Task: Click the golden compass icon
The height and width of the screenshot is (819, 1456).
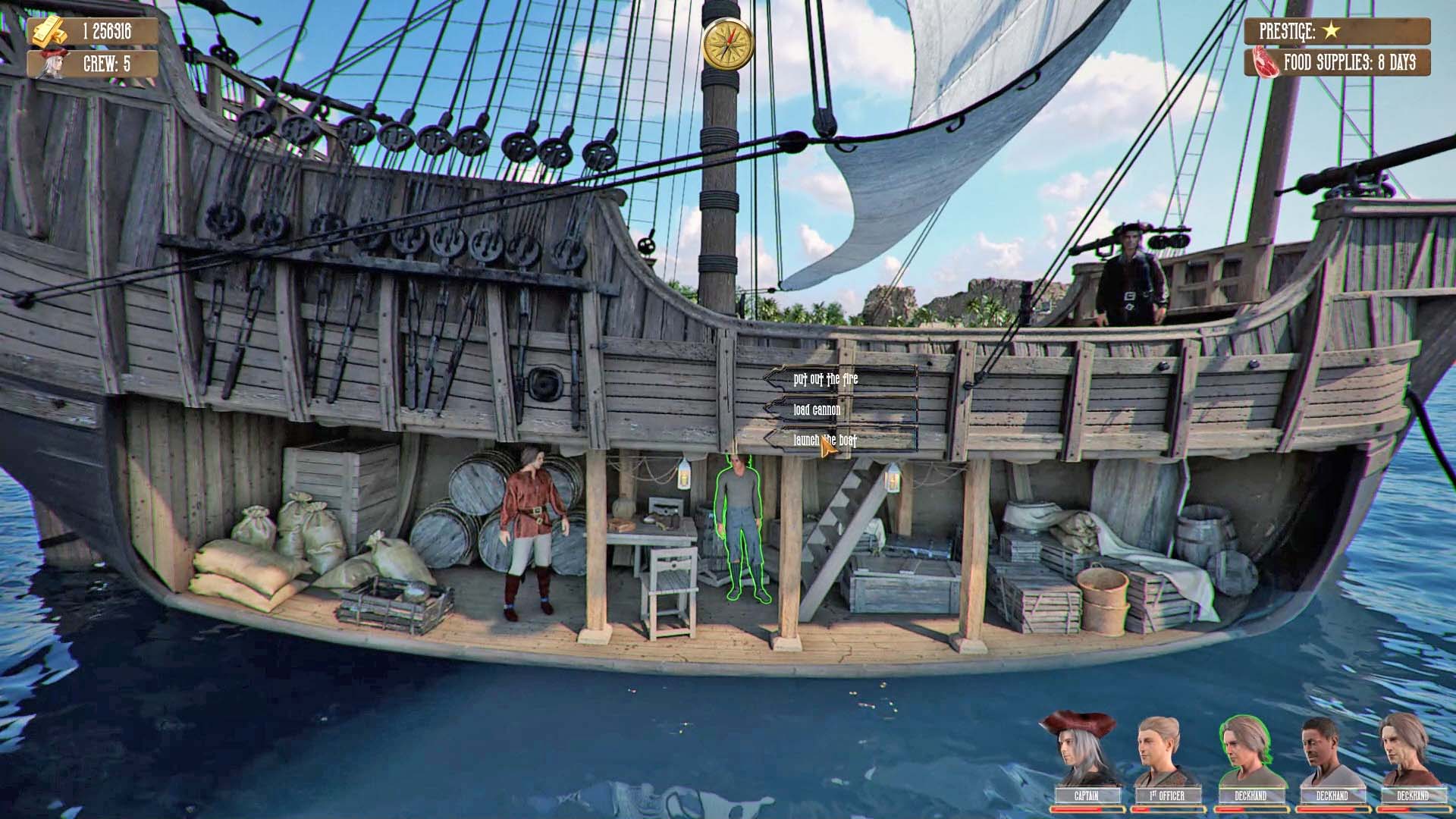Action: 727,45
